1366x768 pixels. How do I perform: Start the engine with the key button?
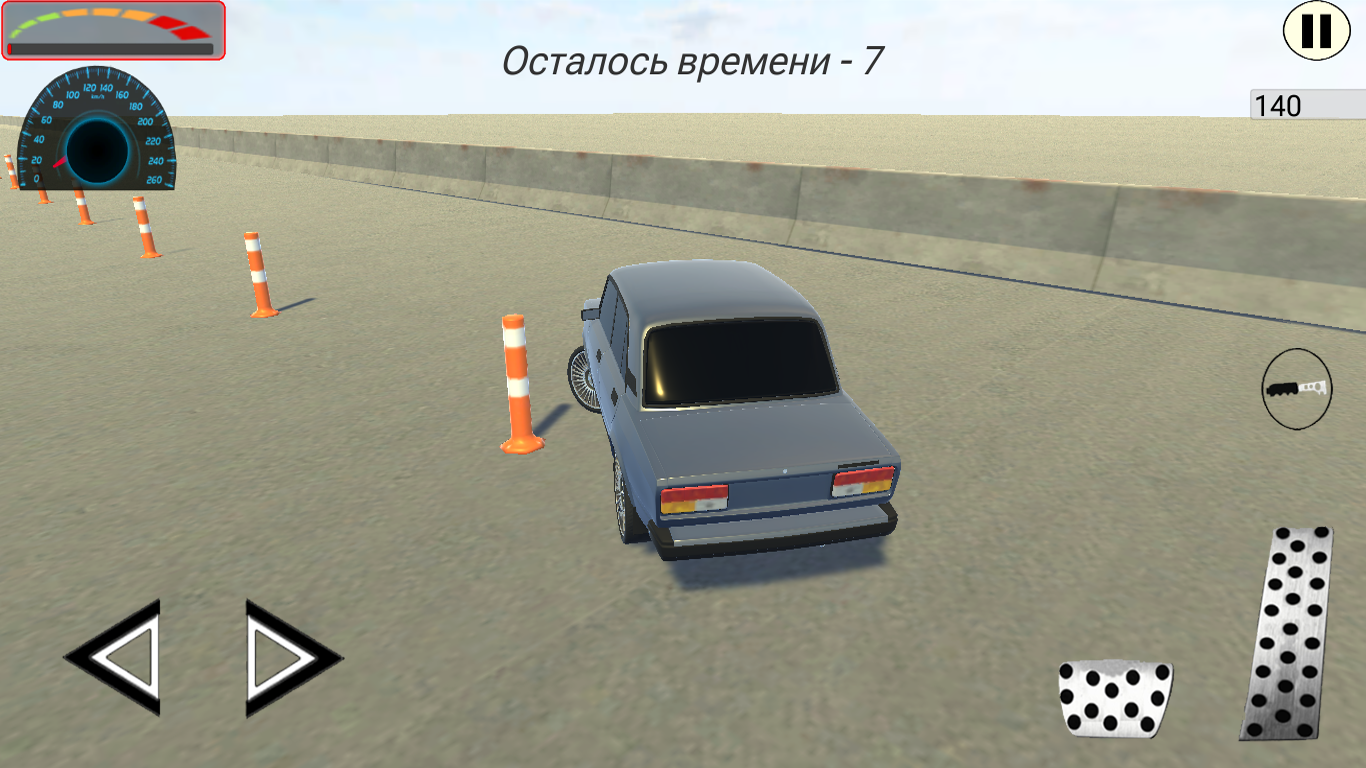click(1297, 388)
